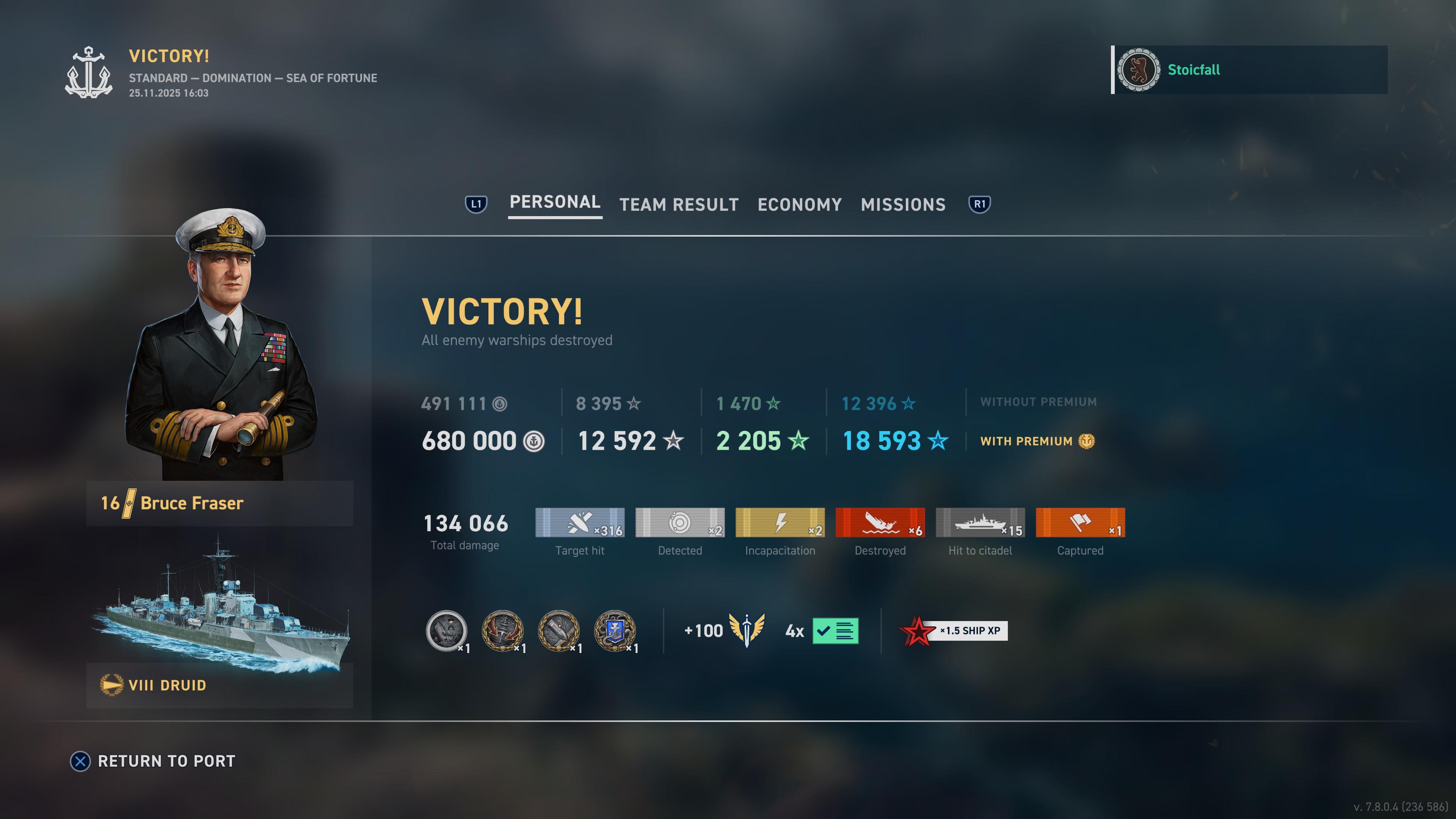Select the ship with red arrows medal
Image resolution: width=1456 pixels, height=819 pixels.
tap(502, 630)
